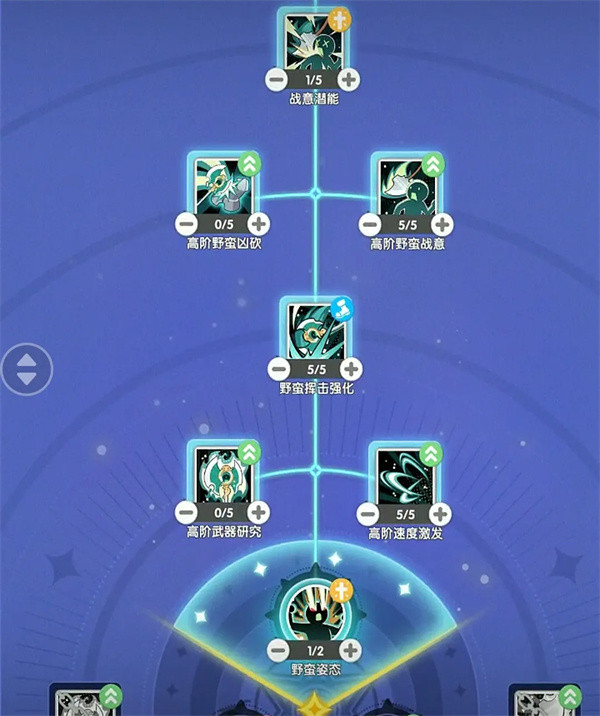Remove a point from 野蛮姿态
The width and height of the screenshot is (600, 716).
tap(279, 650)
